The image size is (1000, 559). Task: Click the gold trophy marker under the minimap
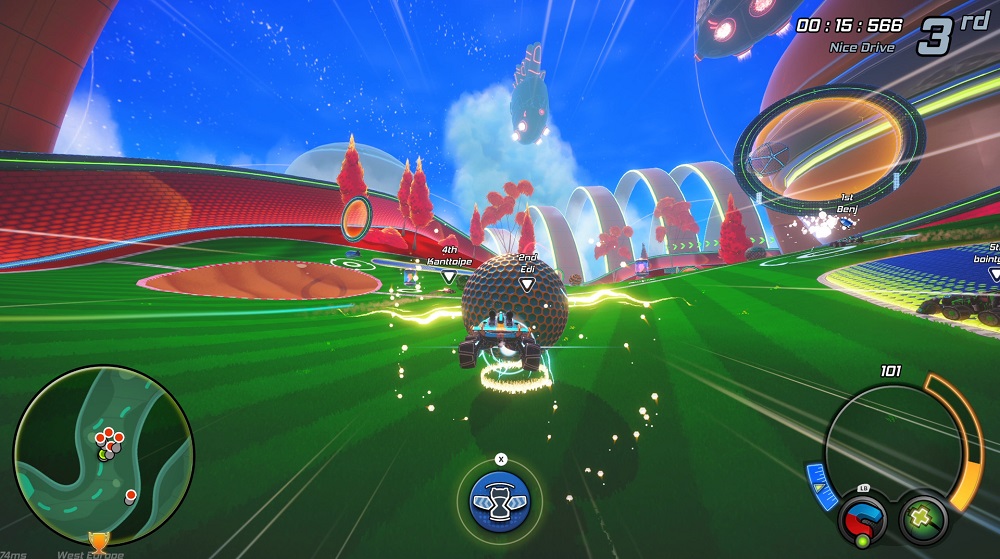pos(98,540)
